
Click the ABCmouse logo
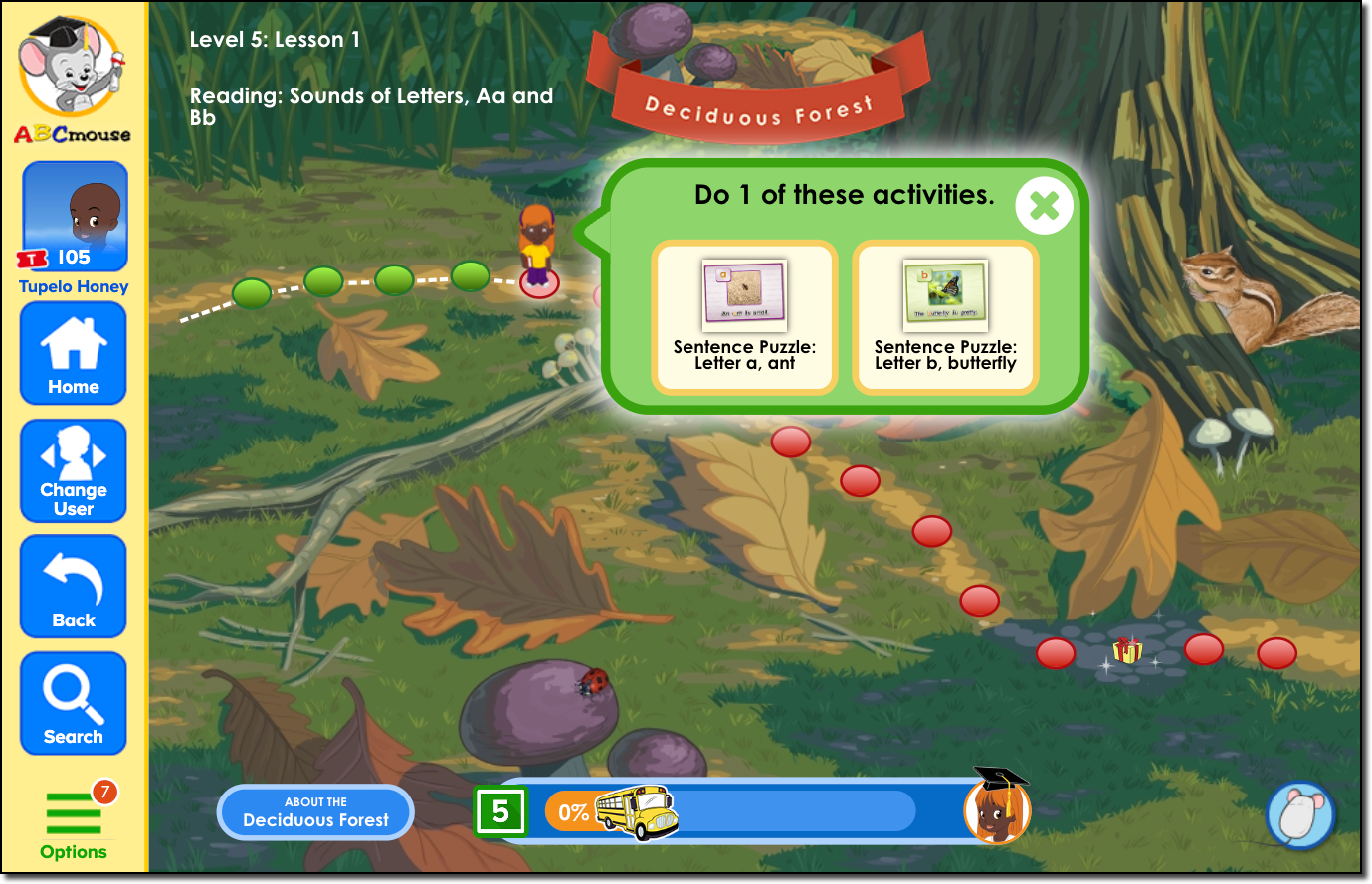click(x=72, y=75)
